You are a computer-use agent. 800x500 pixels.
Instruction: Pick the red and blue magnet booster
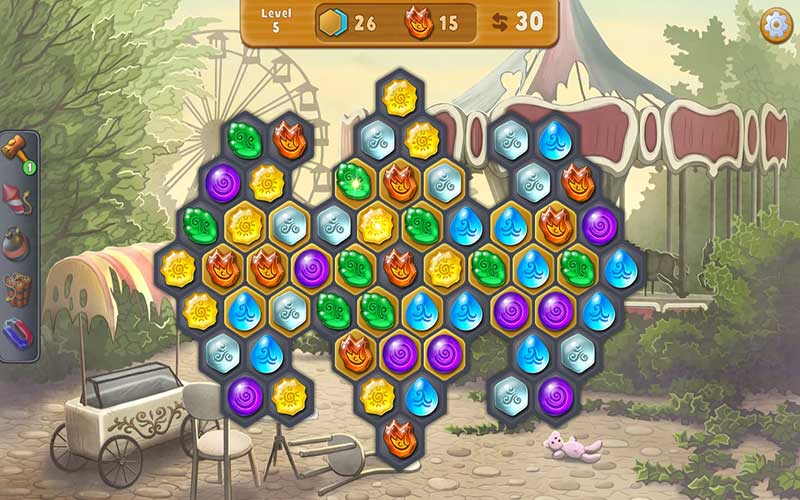[x=18, y=333]
